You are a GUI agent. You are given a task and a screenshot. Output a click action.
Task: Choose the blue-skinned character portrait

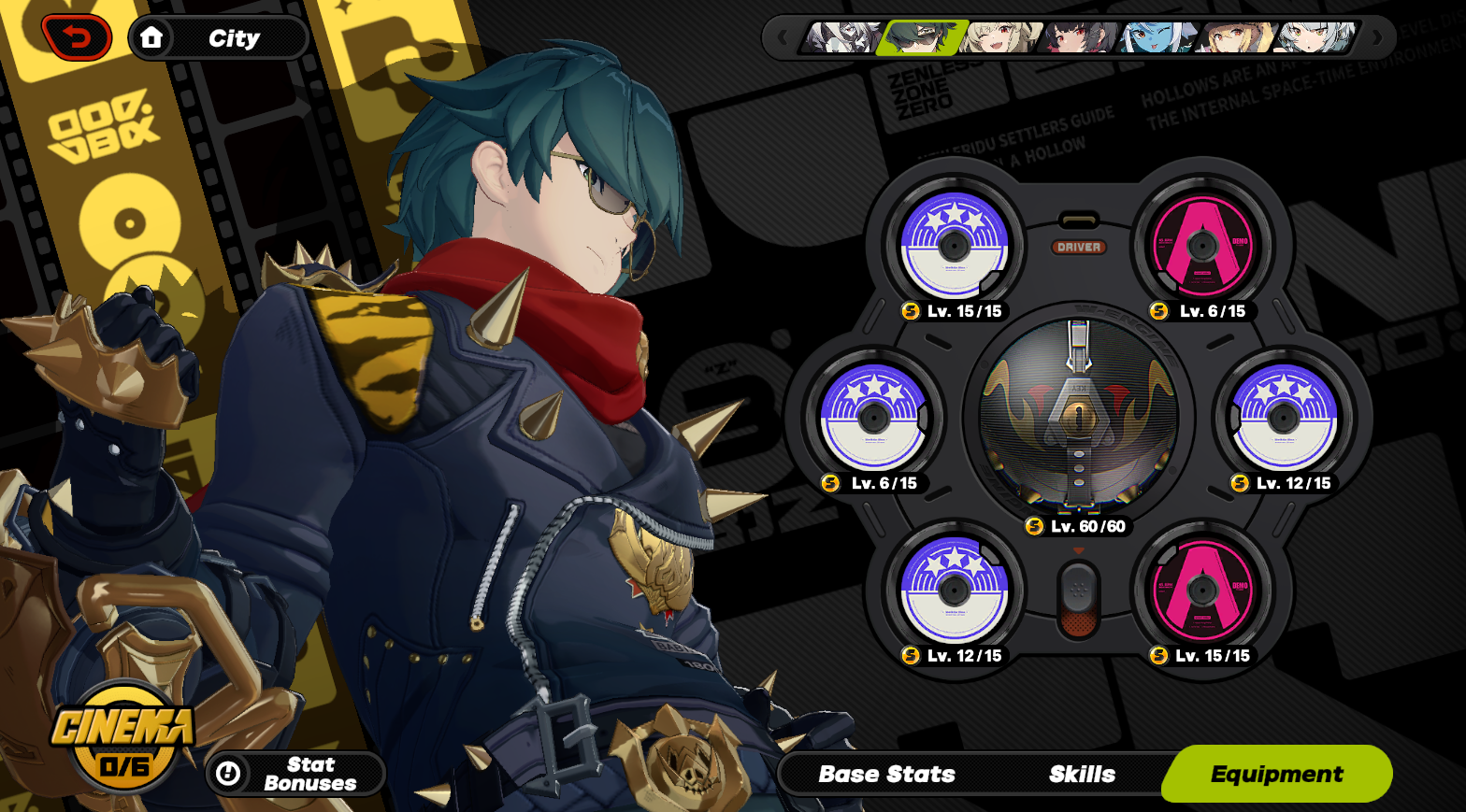pos(1157,38)
